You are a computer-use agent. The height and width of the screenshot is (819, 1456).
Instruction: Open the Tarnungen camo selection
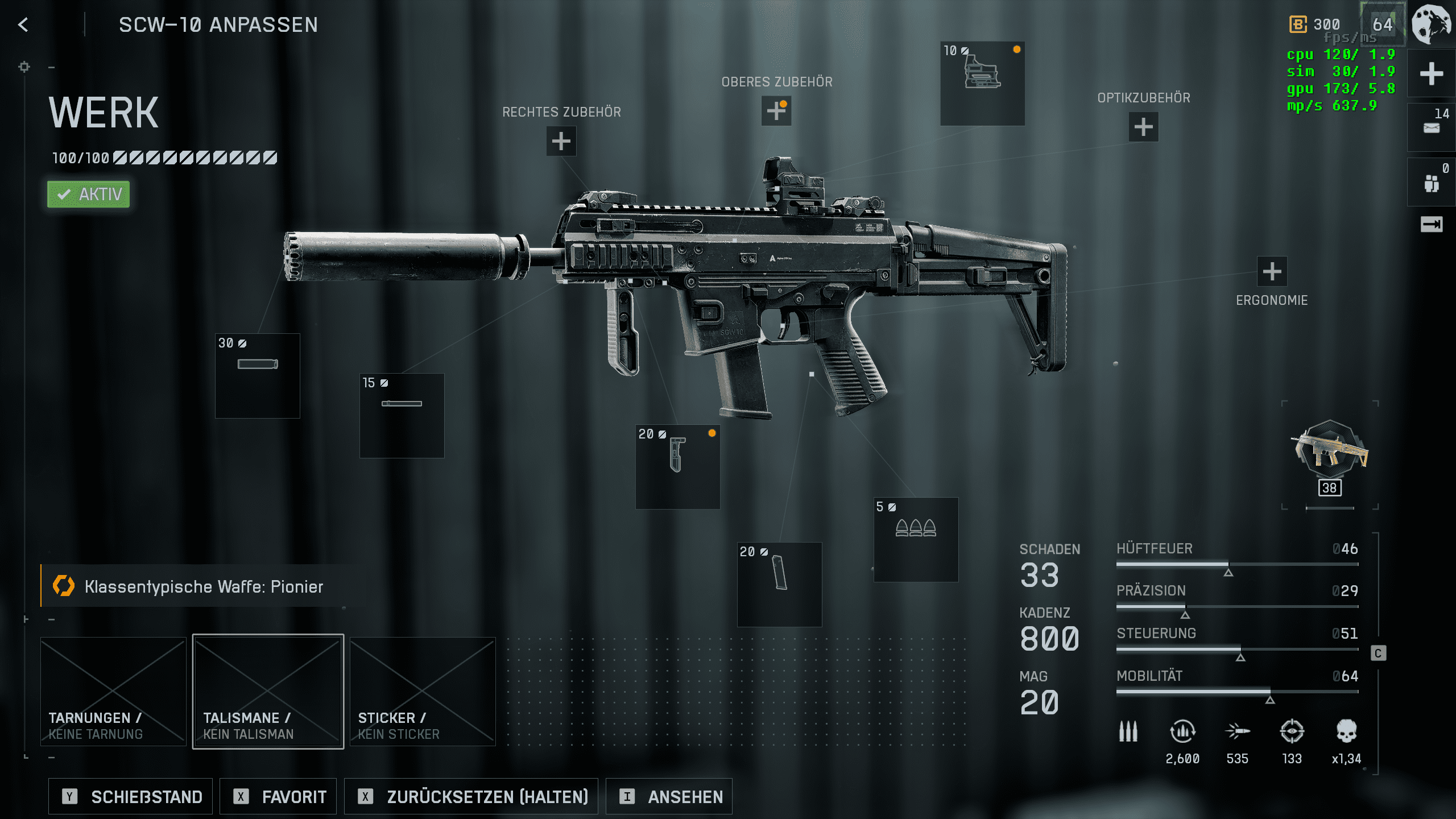pos(113,691)
